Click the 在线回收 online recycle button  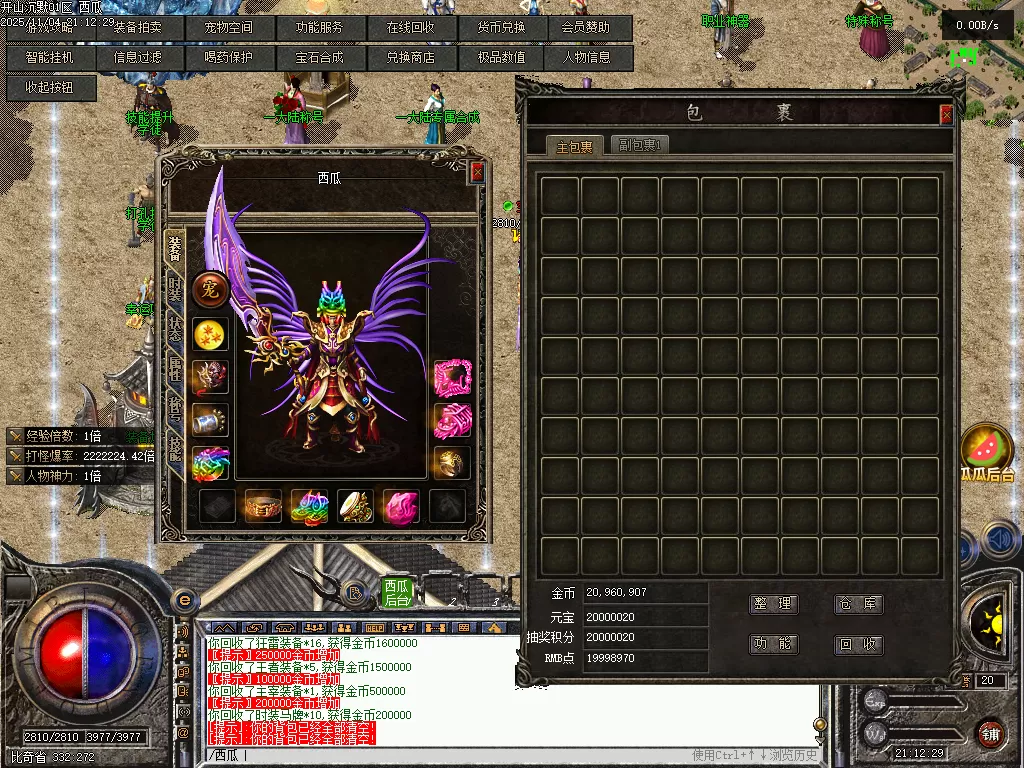(x=410, y=28)
